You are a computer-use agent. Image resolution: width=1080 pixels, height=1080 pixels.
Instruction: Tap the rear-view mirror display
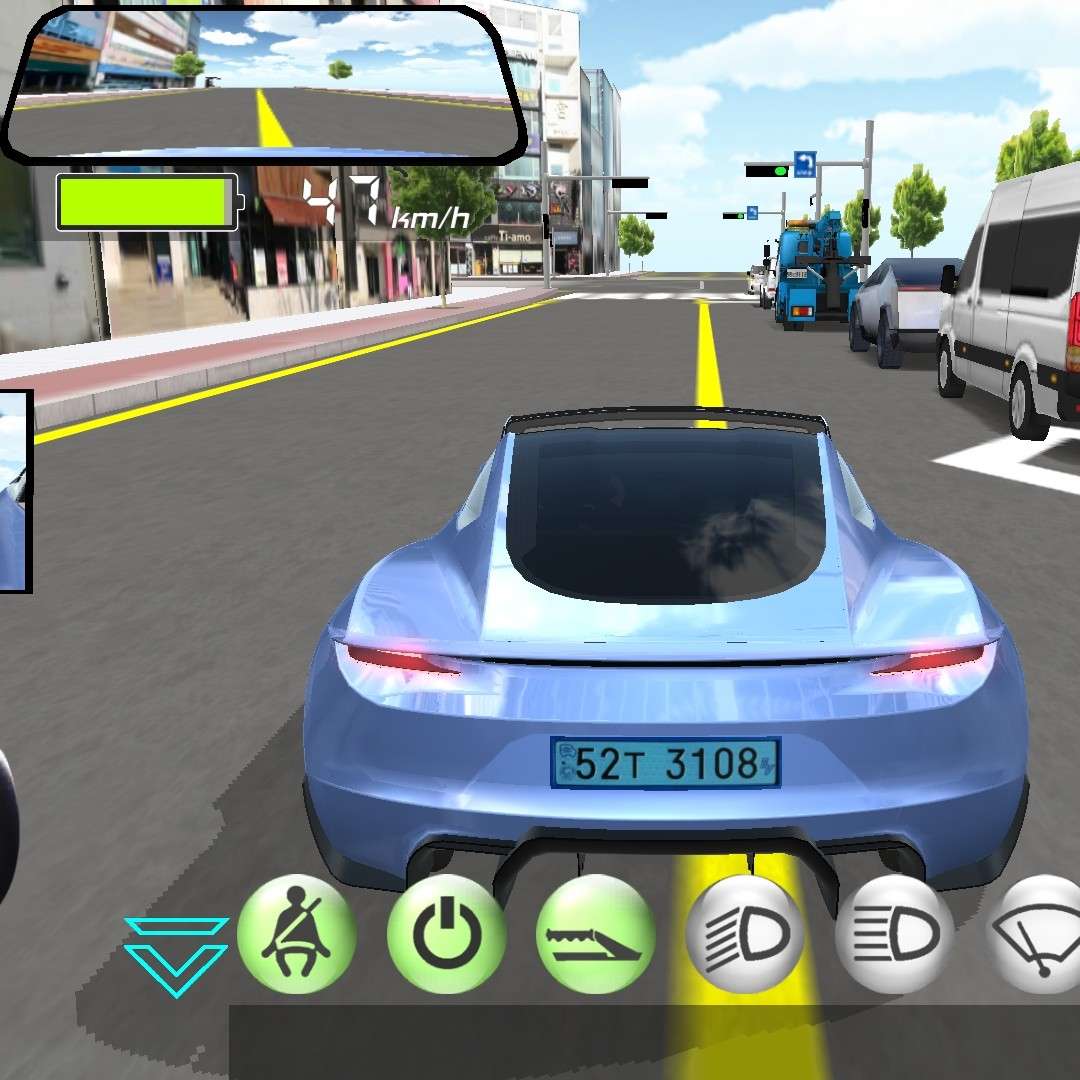point(264,84)
